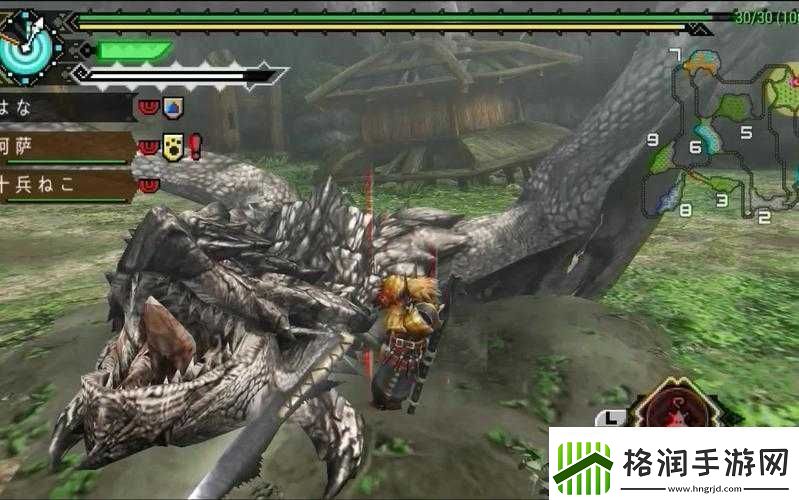Click the red exclamation mark alert icon
The height and width of the screenshot is (500, 799).
194,147
